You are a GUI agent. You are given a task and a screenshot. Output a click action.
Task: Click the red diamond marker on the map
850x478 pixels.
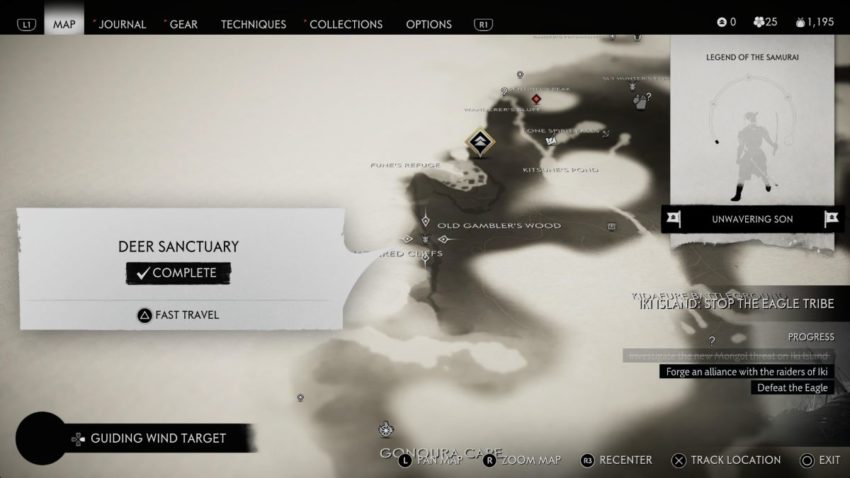537,99
